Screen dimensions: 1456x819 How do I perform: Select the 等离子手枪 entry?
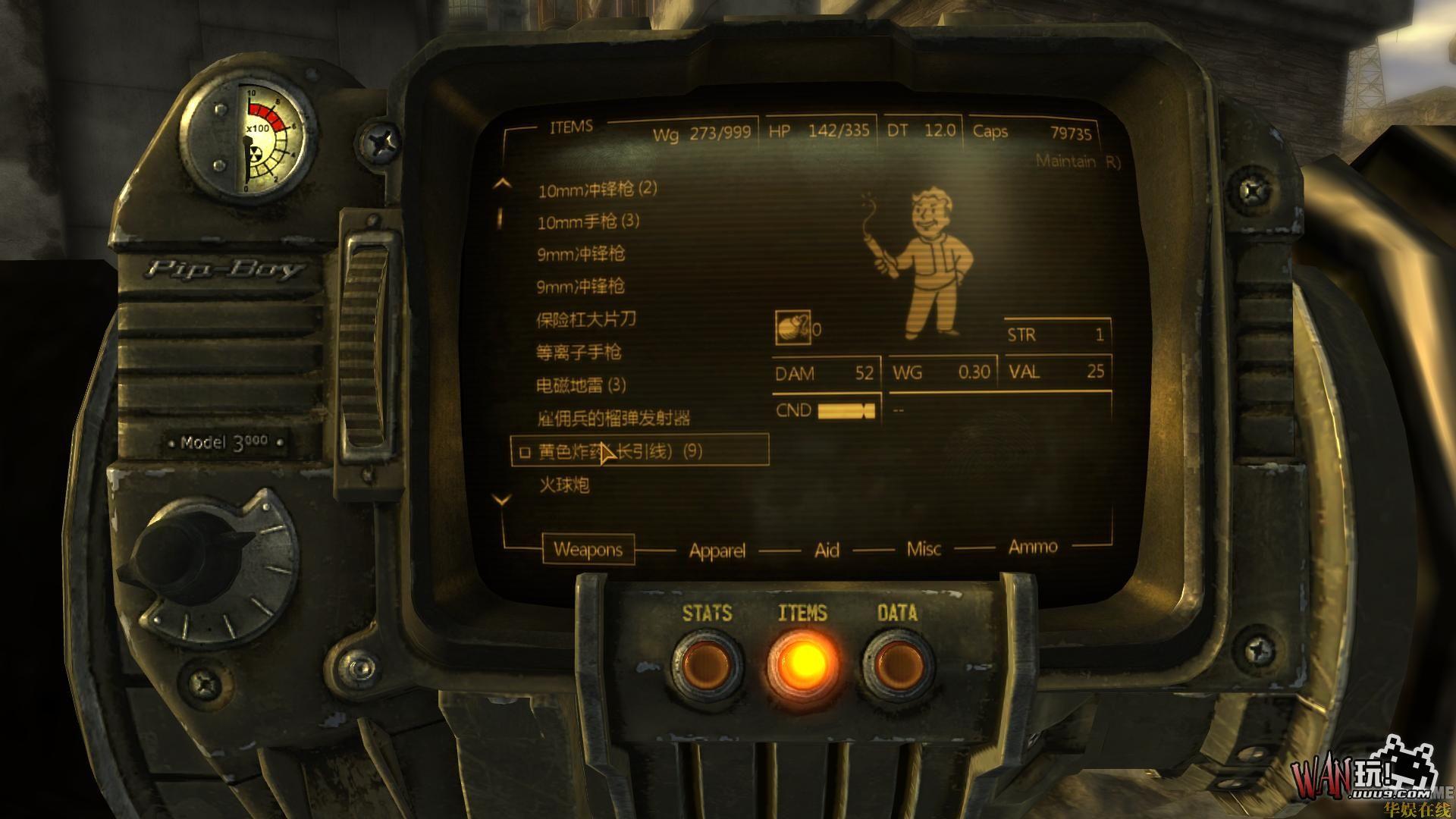point(579,352)
